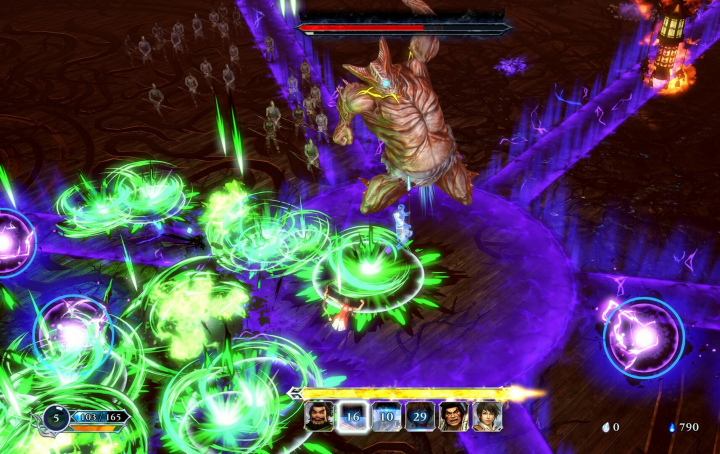Viewport: 720px width, 454px height.
Task: Select the hero slot on cooldown 16
Action: pos(353,416)
